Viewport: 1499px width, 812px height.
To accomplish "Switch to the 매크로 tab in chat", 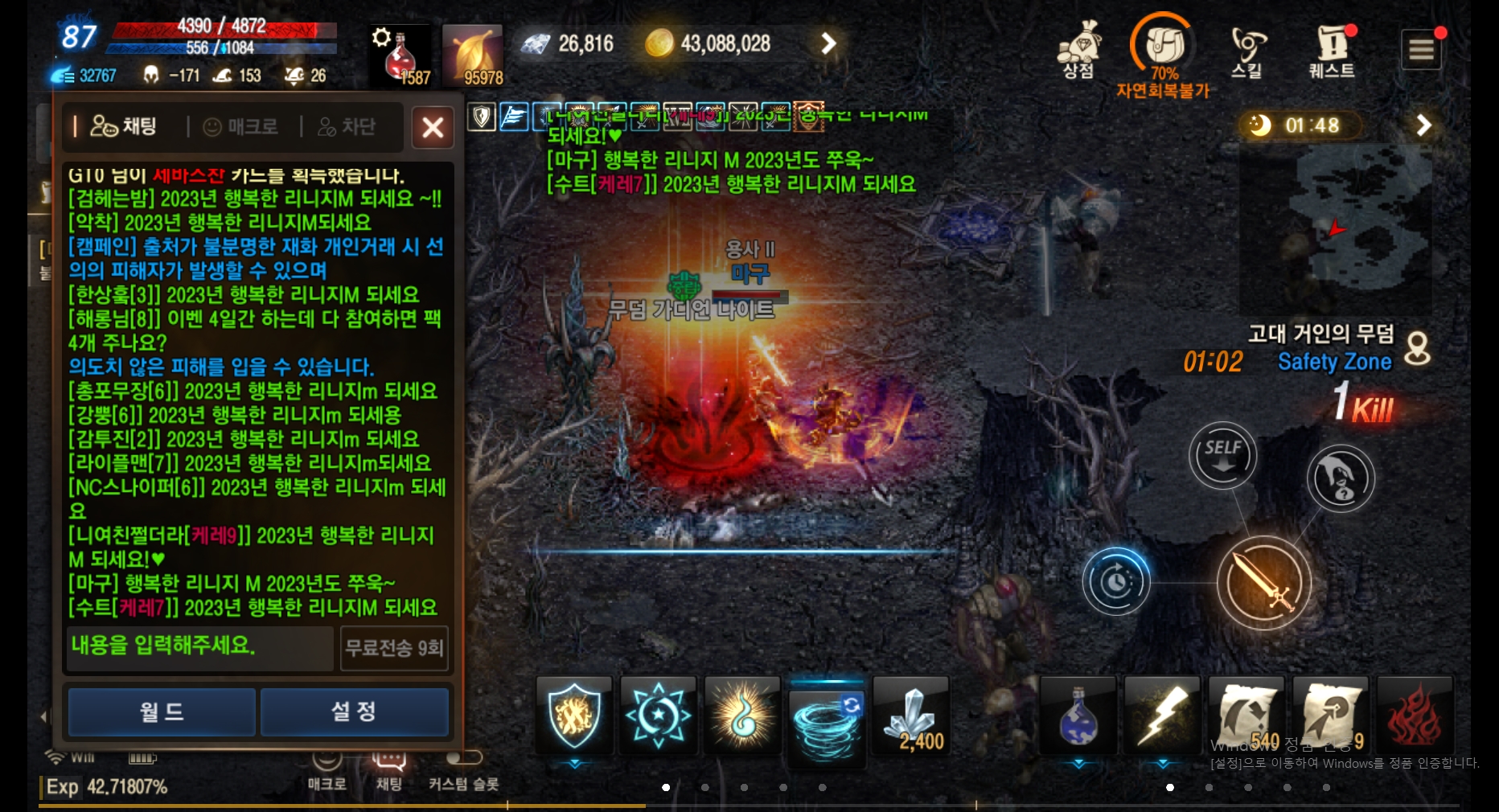I will (x=240, y=126).
